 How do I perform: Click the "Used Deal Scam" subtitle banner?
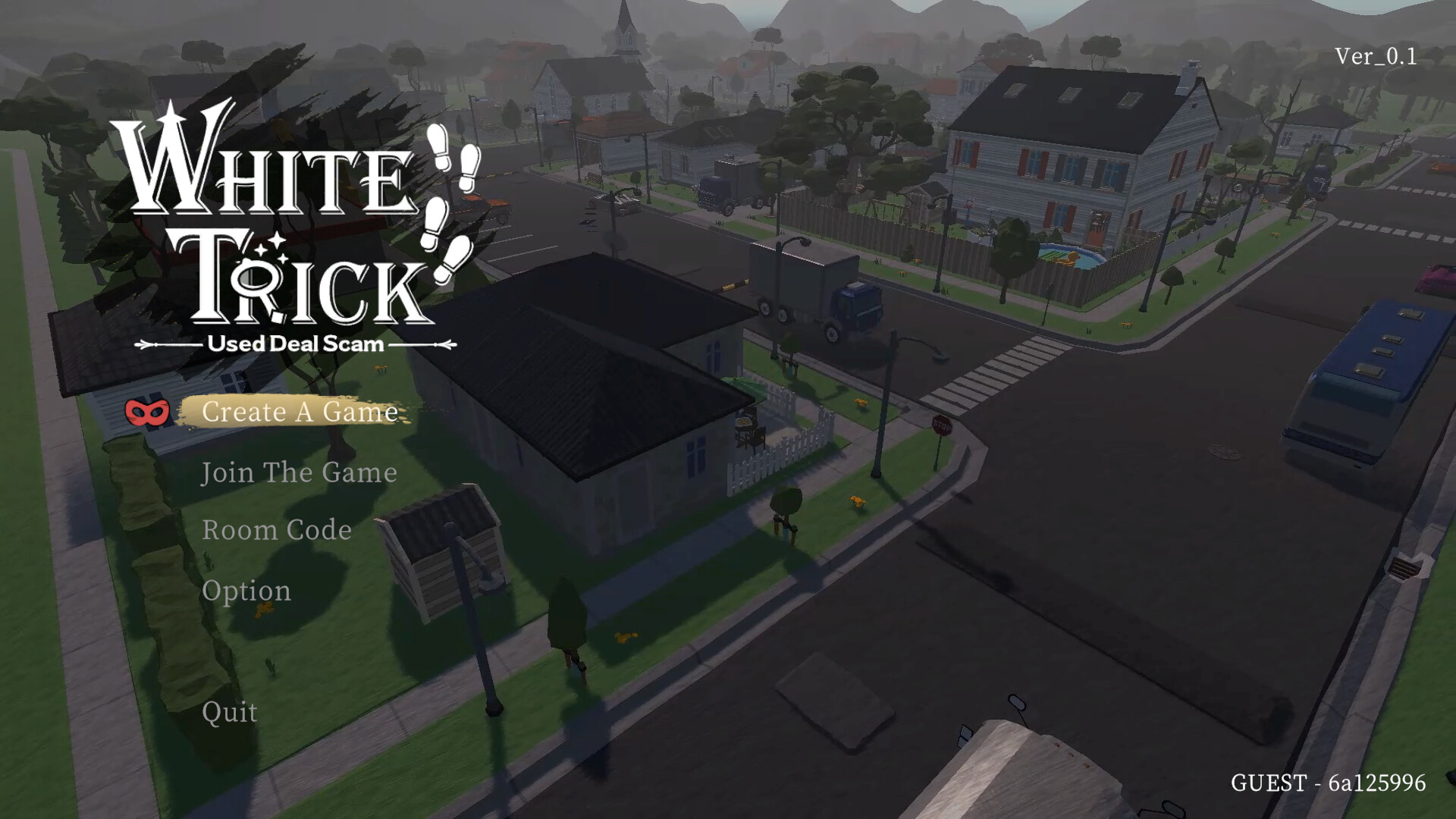click(x=297, y=343)
